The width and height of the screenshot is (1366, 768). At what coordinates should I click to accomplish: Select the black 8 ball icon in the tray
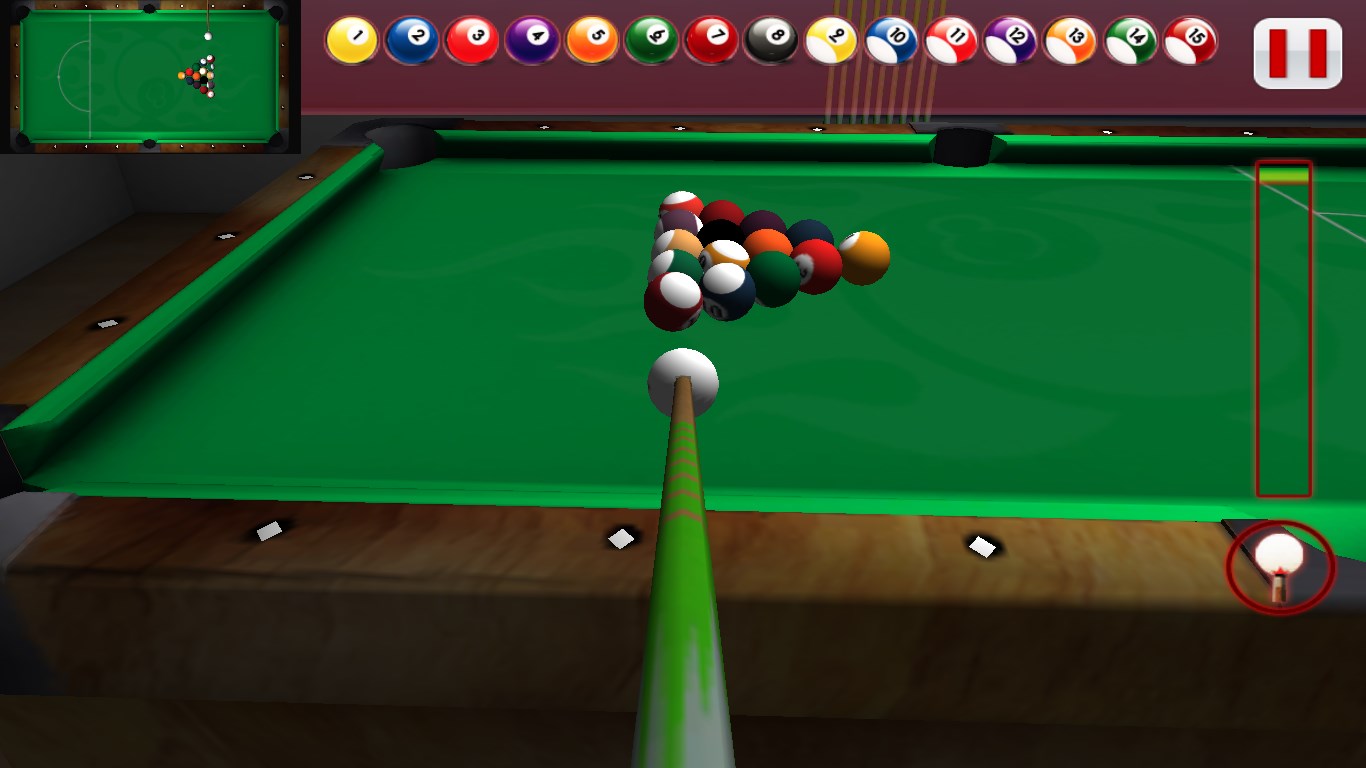coord(770,40)
